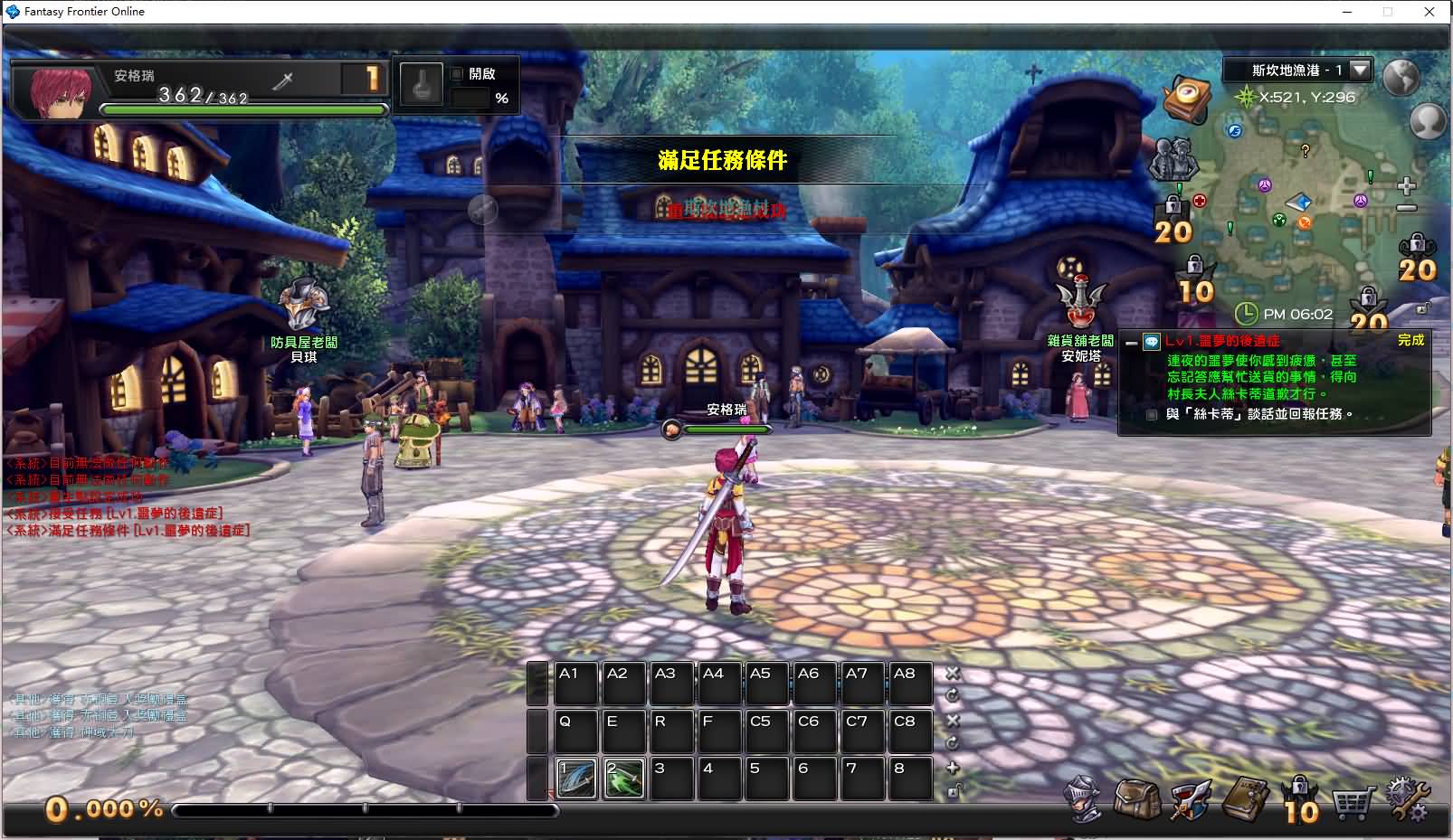Click the two-figure social icon by minimap
Image resolution: width=1453 pixels, height=840 pixels.
1173,159
